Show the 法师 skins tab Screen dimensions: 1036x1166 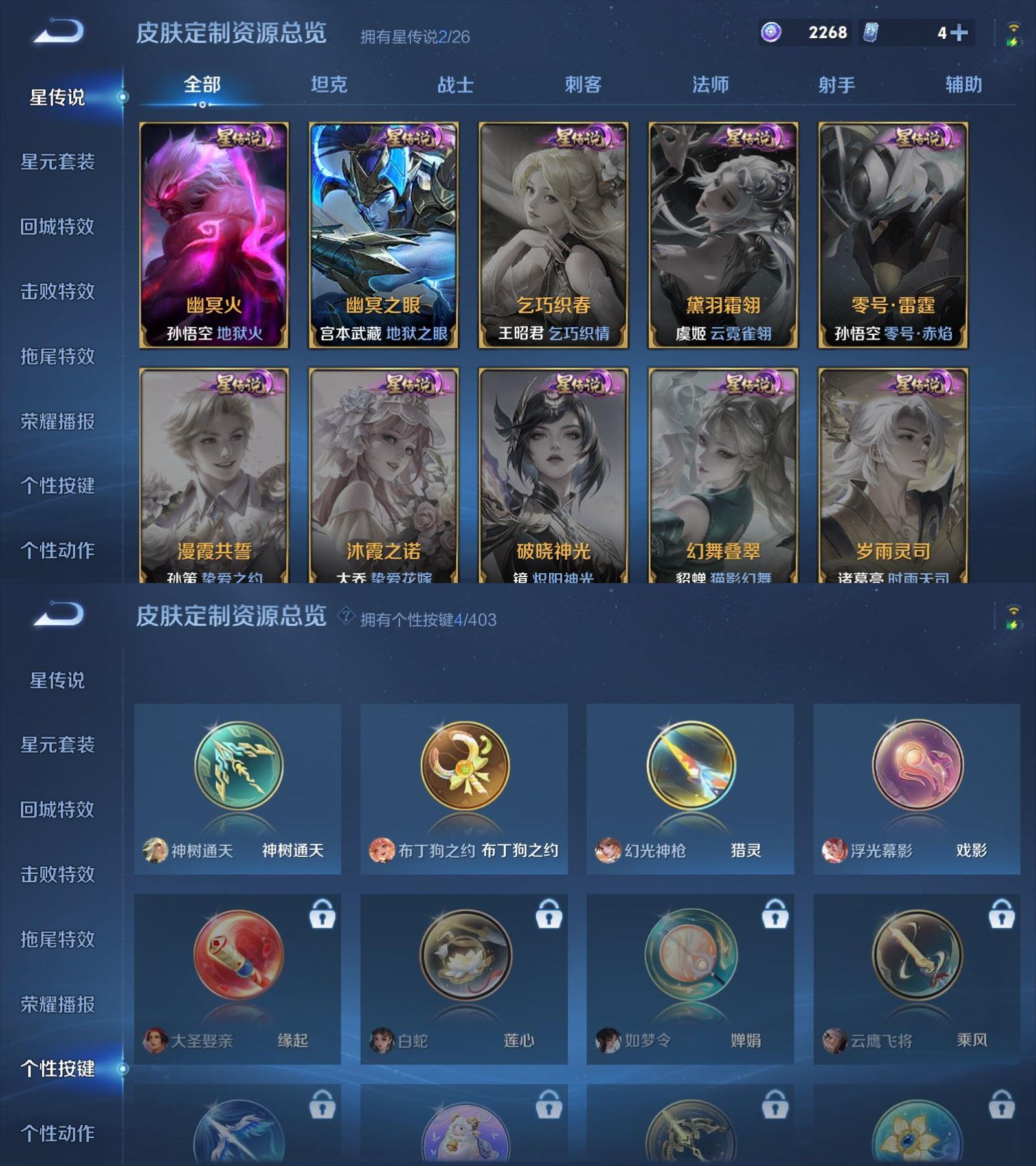pyautogui.click(x=710, y=85)
